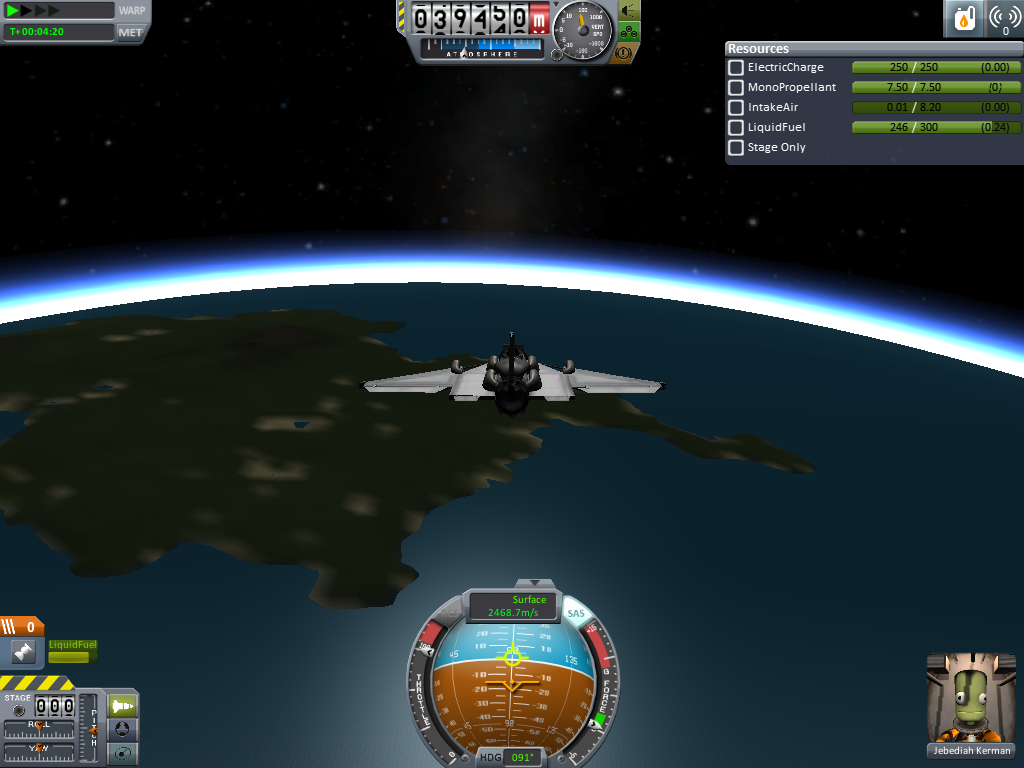Switch to the green staging mode button
The width and height of the screenshot is (1024, 768).
coord(122,706)
